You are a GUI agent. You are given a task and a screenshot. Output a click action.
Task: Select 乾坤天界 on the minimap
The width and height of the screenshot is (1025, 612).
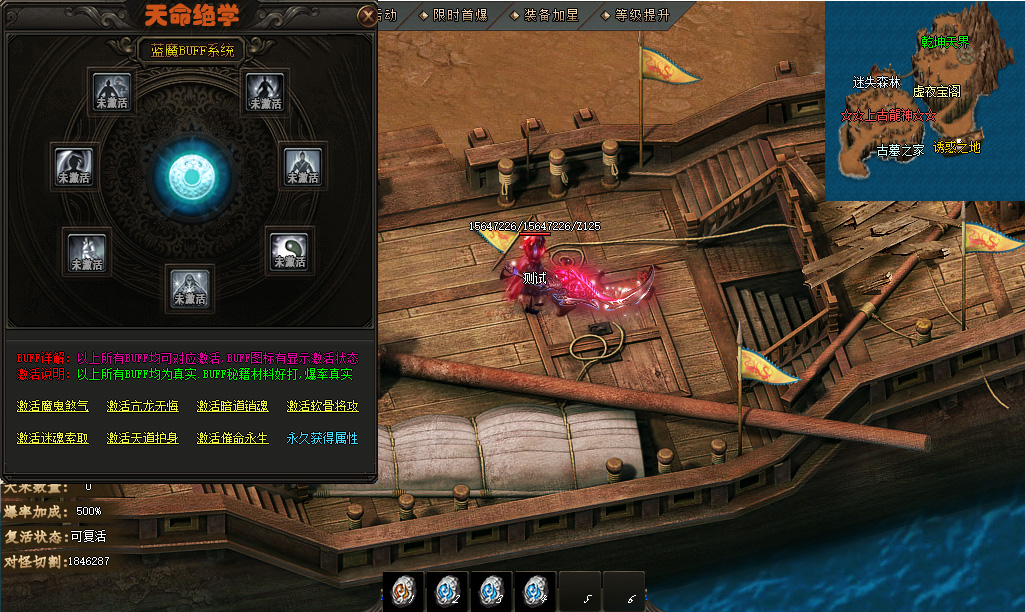[x=944, y=42]
